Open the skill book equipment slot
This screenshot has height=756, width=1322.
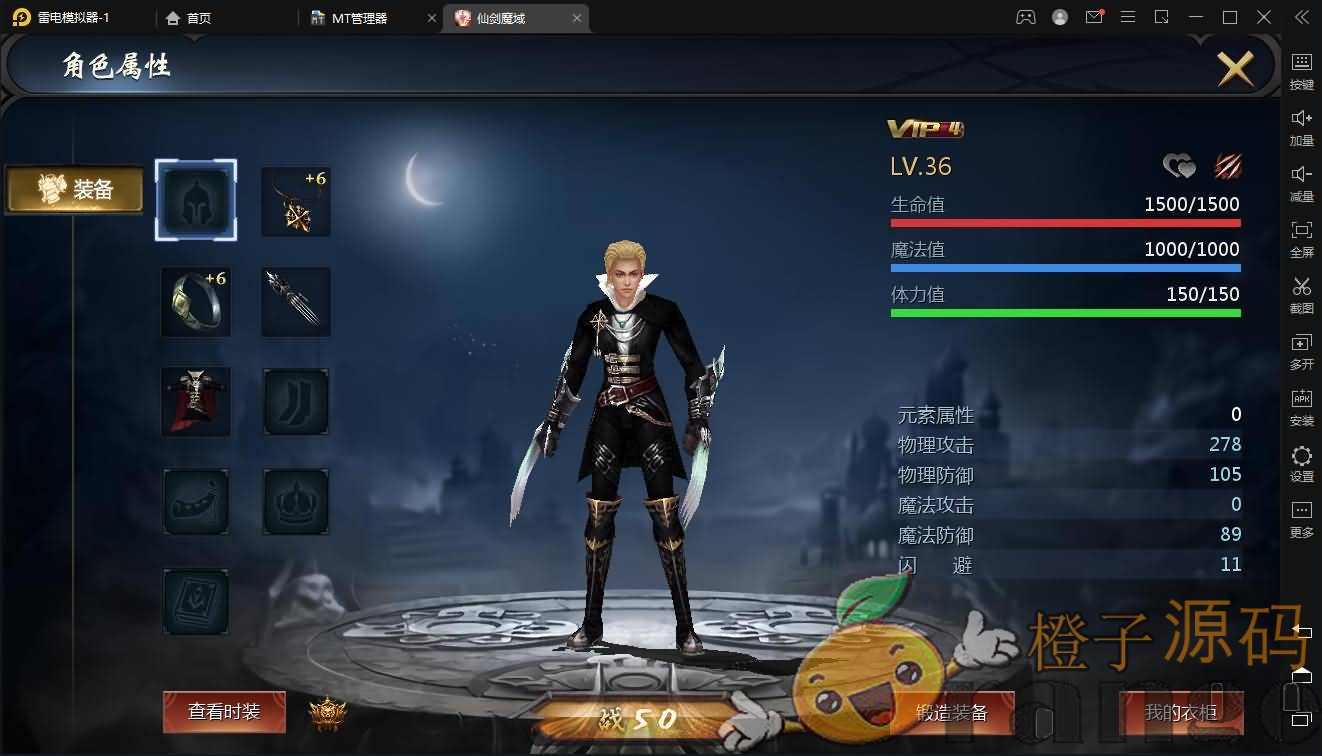tap(196, 601)
